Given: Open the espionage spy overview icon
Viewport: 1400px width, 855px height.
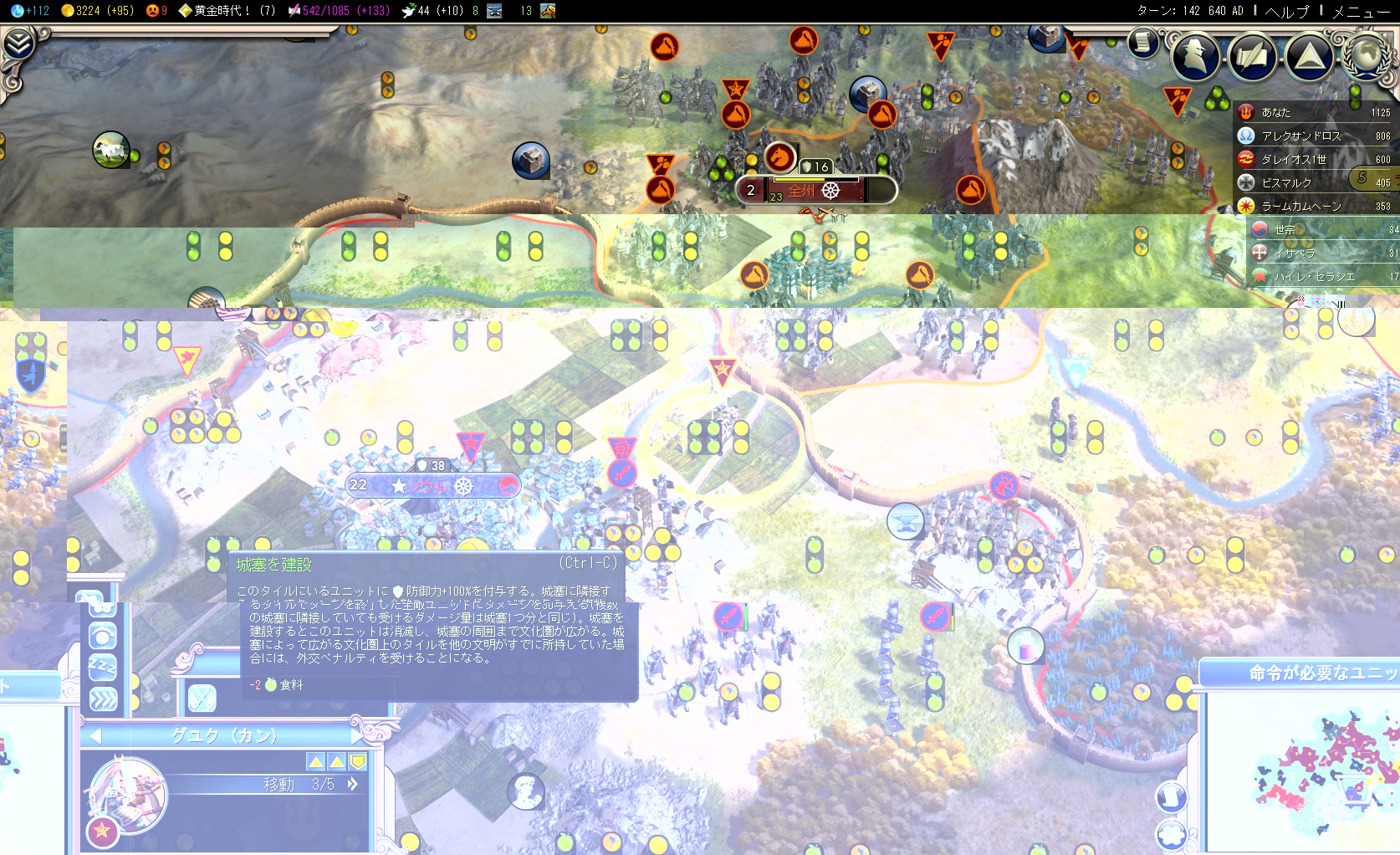Looking at the screenshot, I should click(1194, 56).
